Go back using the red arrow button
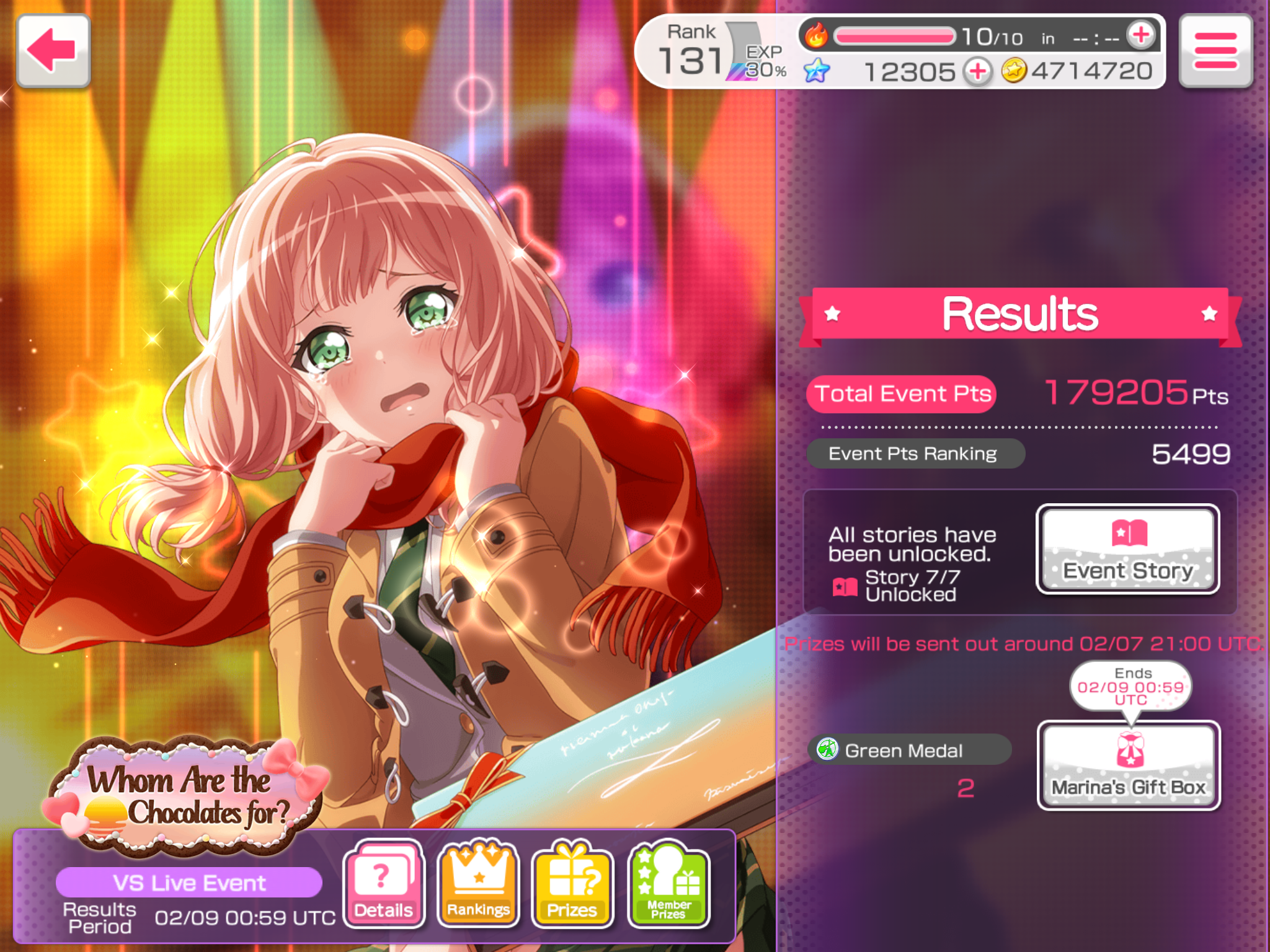 [54, 51]
